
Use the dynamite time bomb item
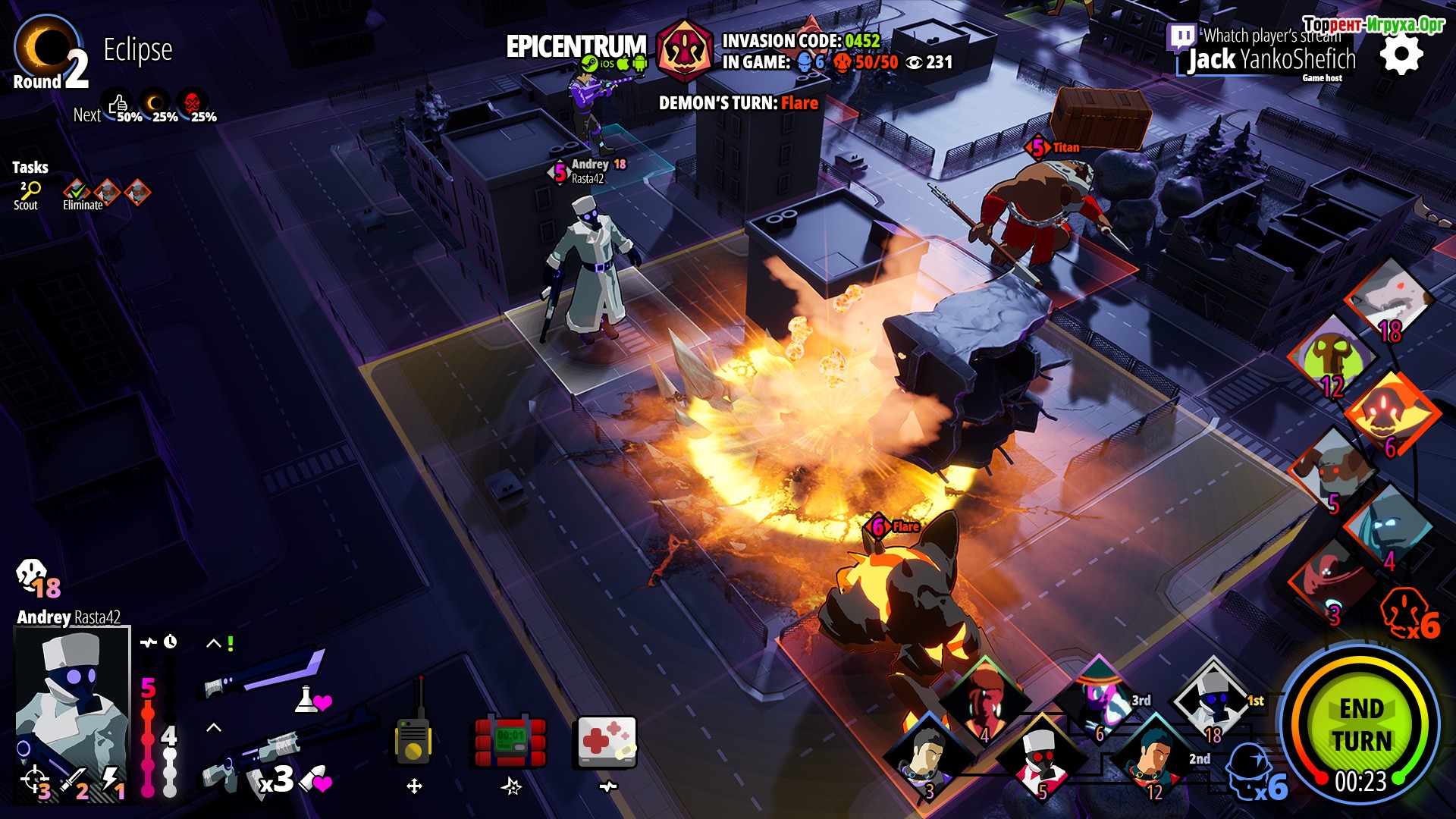coord(510,742)
